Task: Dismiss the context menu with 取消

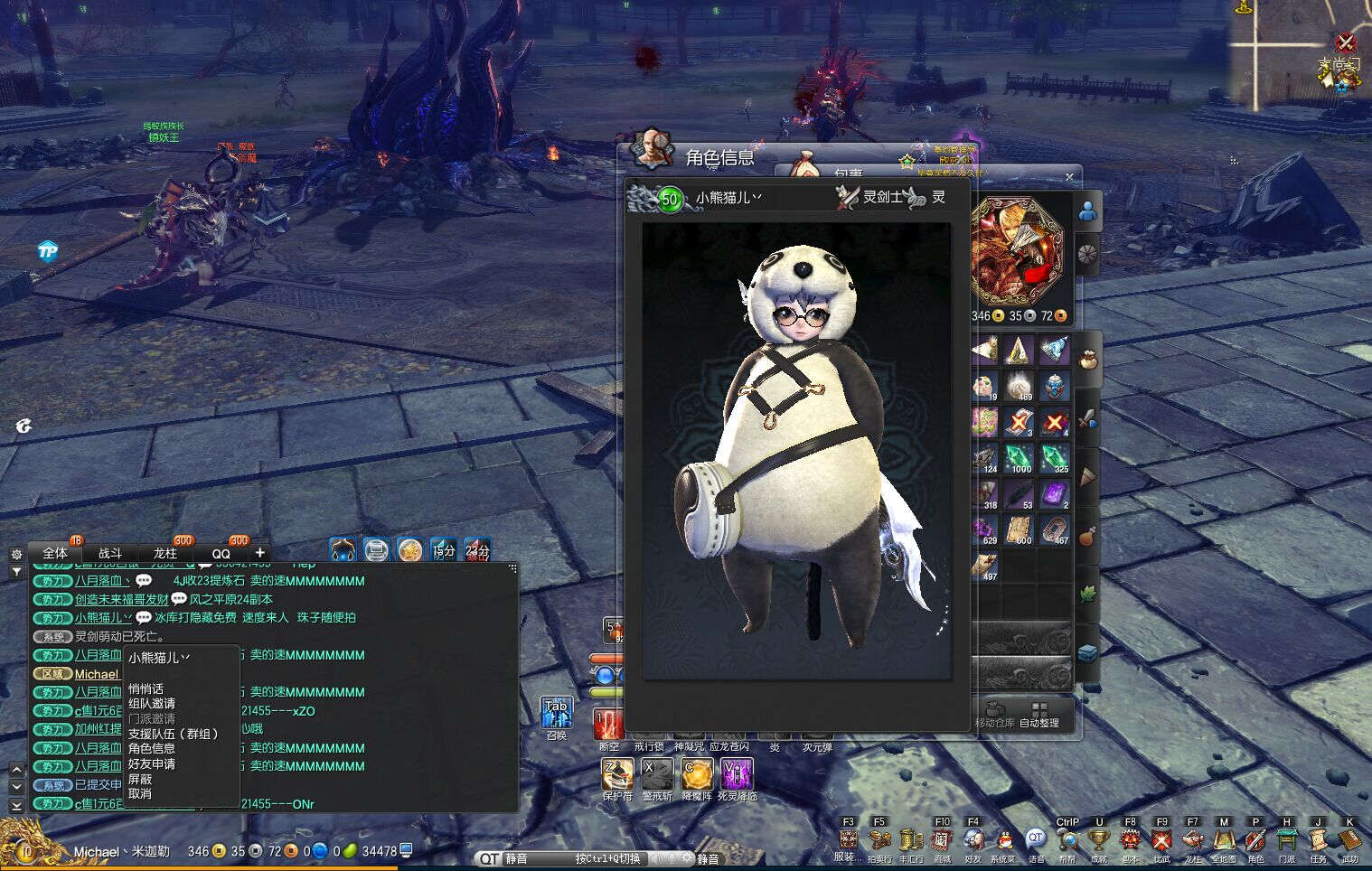Action: pos(140,794)
